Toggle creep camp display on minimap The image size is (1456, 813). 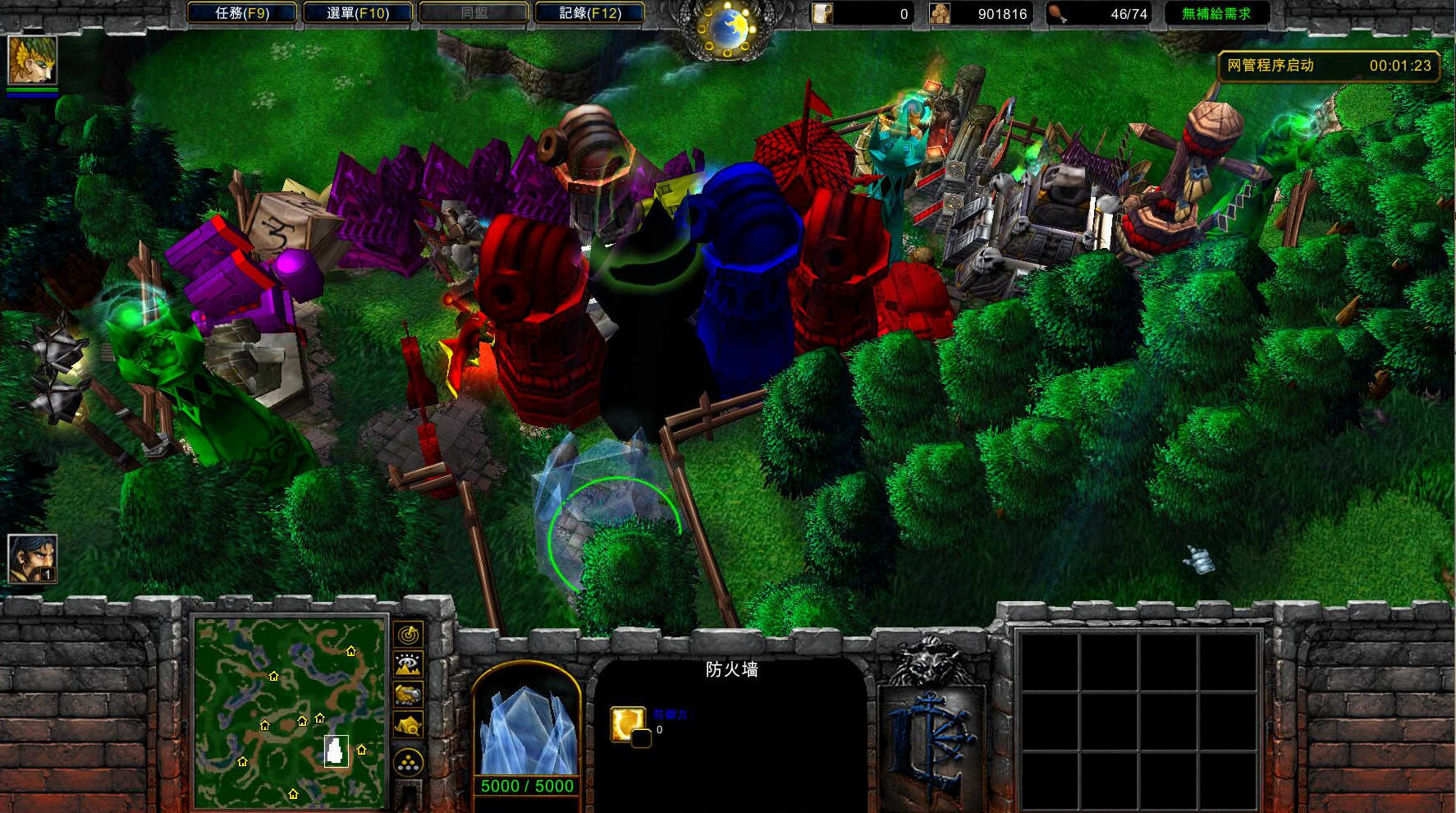click(409, 725)
